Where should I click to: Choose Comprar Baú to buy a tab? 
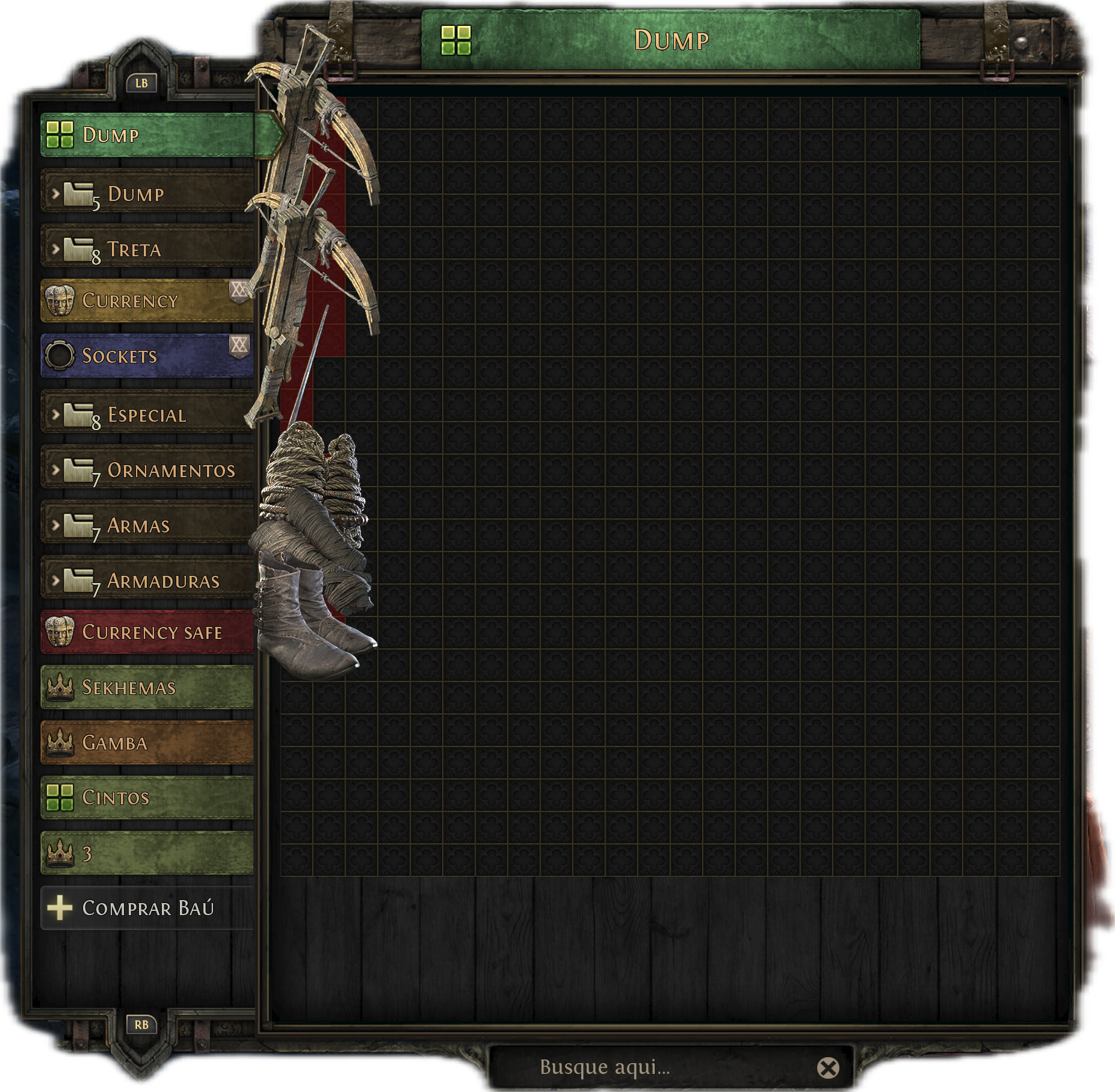[x=147, y=908]
